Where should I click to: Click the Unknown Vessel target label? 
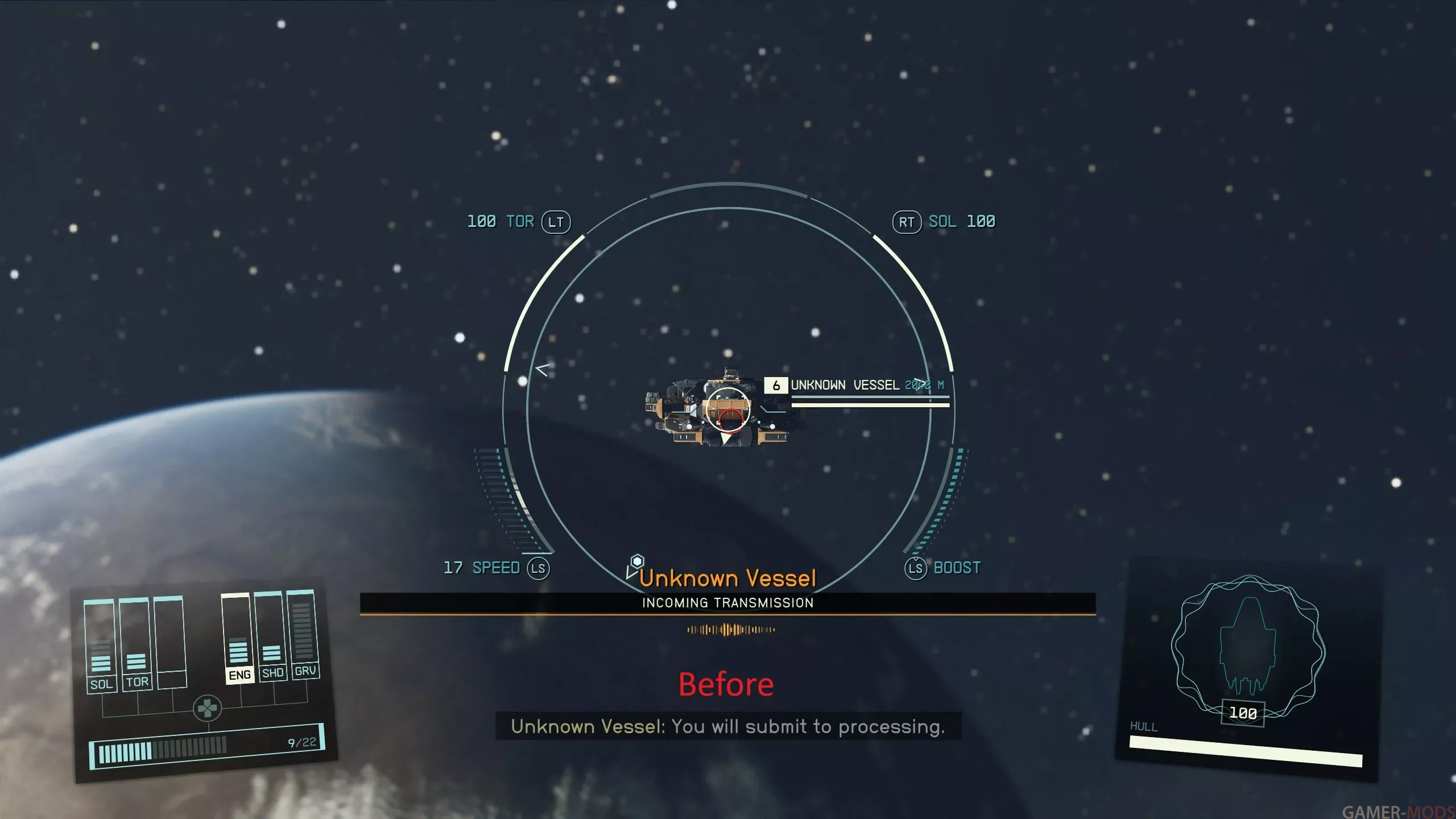845,385
